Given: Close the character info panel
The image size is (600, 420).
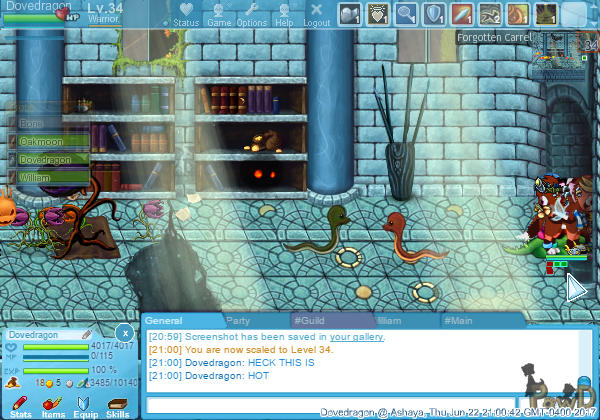Looking at the screenshot, I should point(124,332).
